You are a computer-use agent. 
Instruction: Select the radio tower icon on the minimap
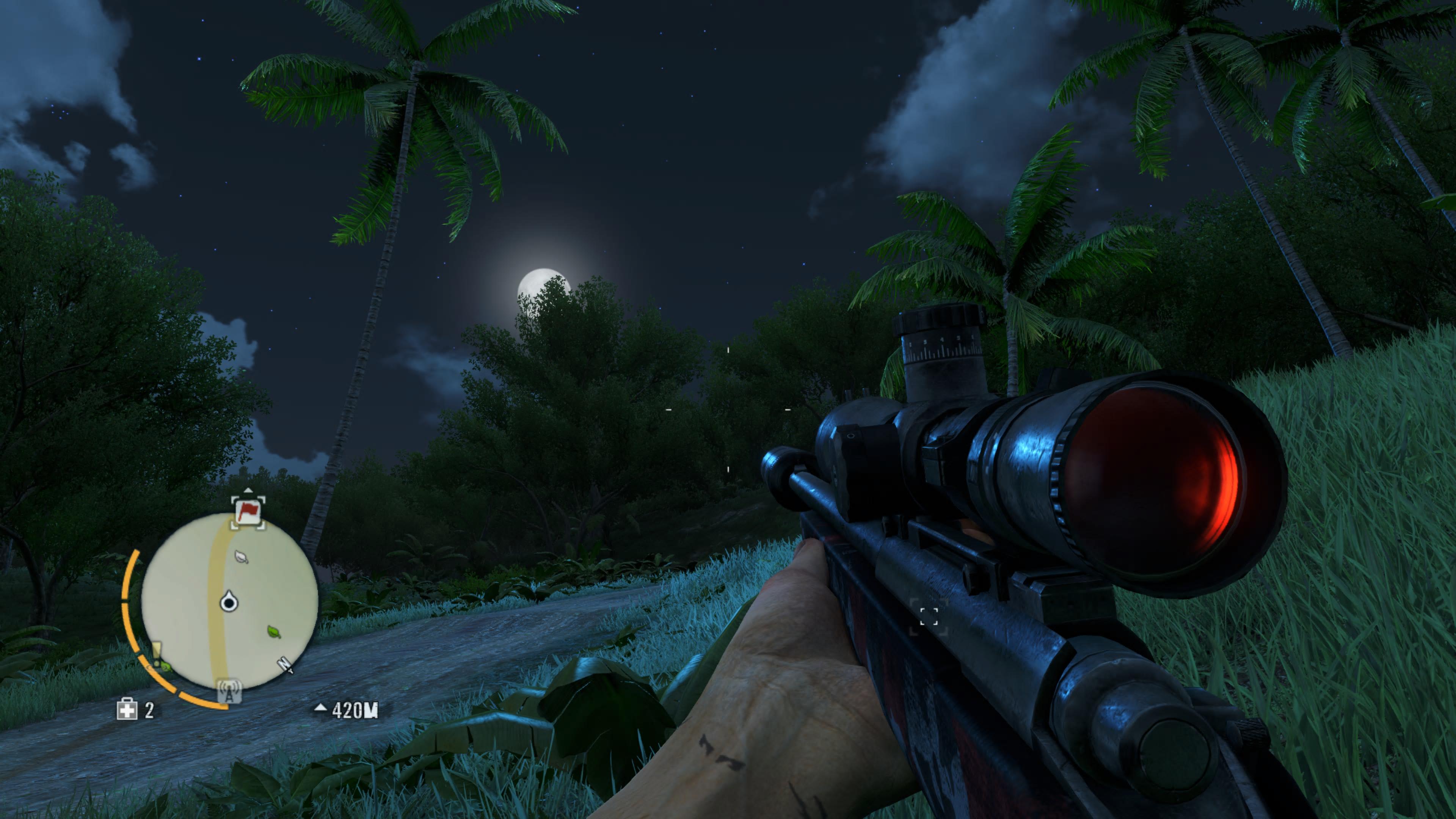pyautogui.click(x=229, y=691)
